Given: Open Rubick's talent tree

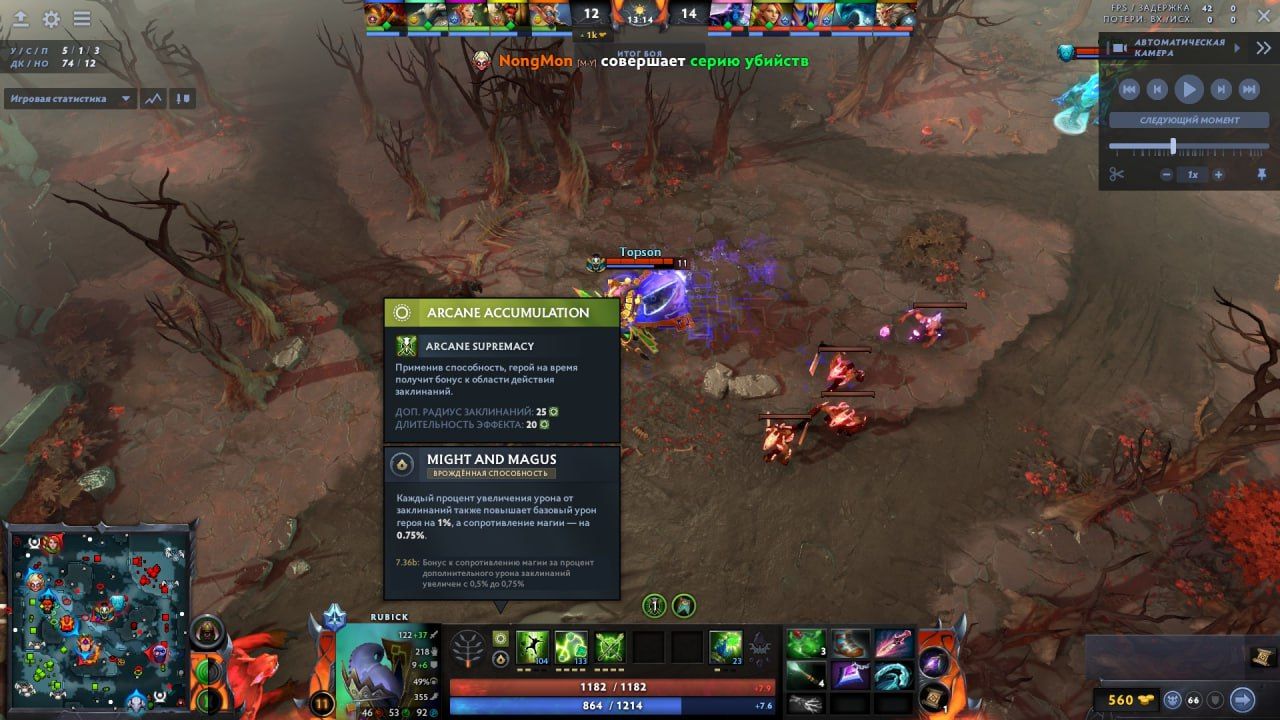Looking at the screenshot, I should pos(469,649).
